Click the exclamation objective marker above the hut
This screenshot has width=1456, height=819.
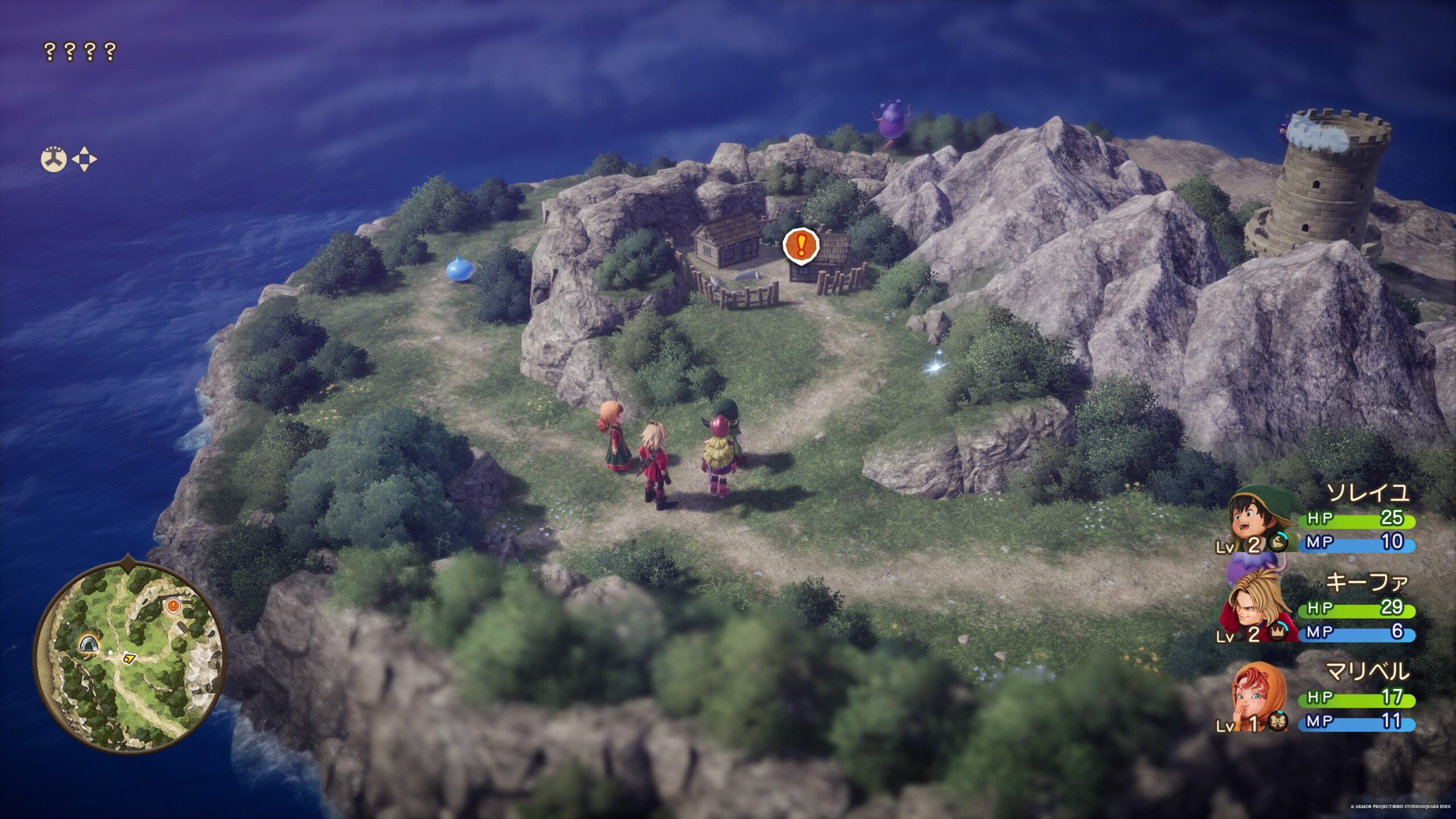(801, 246)
